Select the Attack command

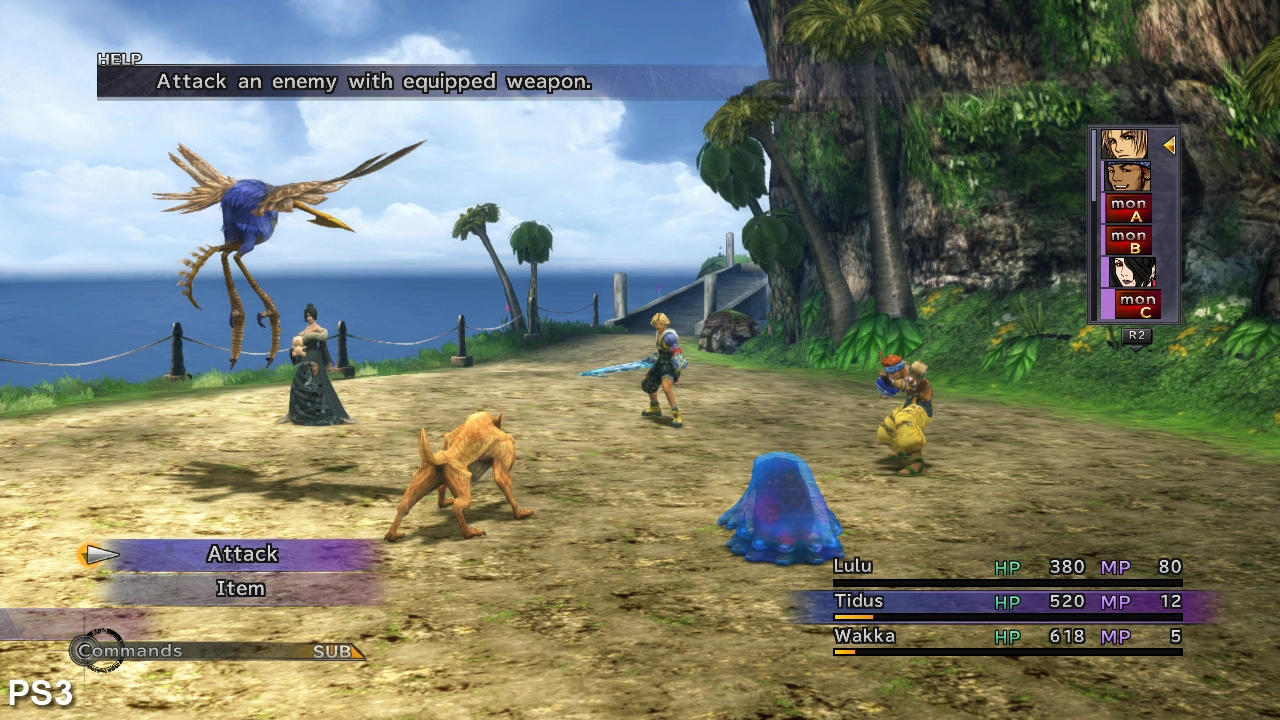(242, 554)
